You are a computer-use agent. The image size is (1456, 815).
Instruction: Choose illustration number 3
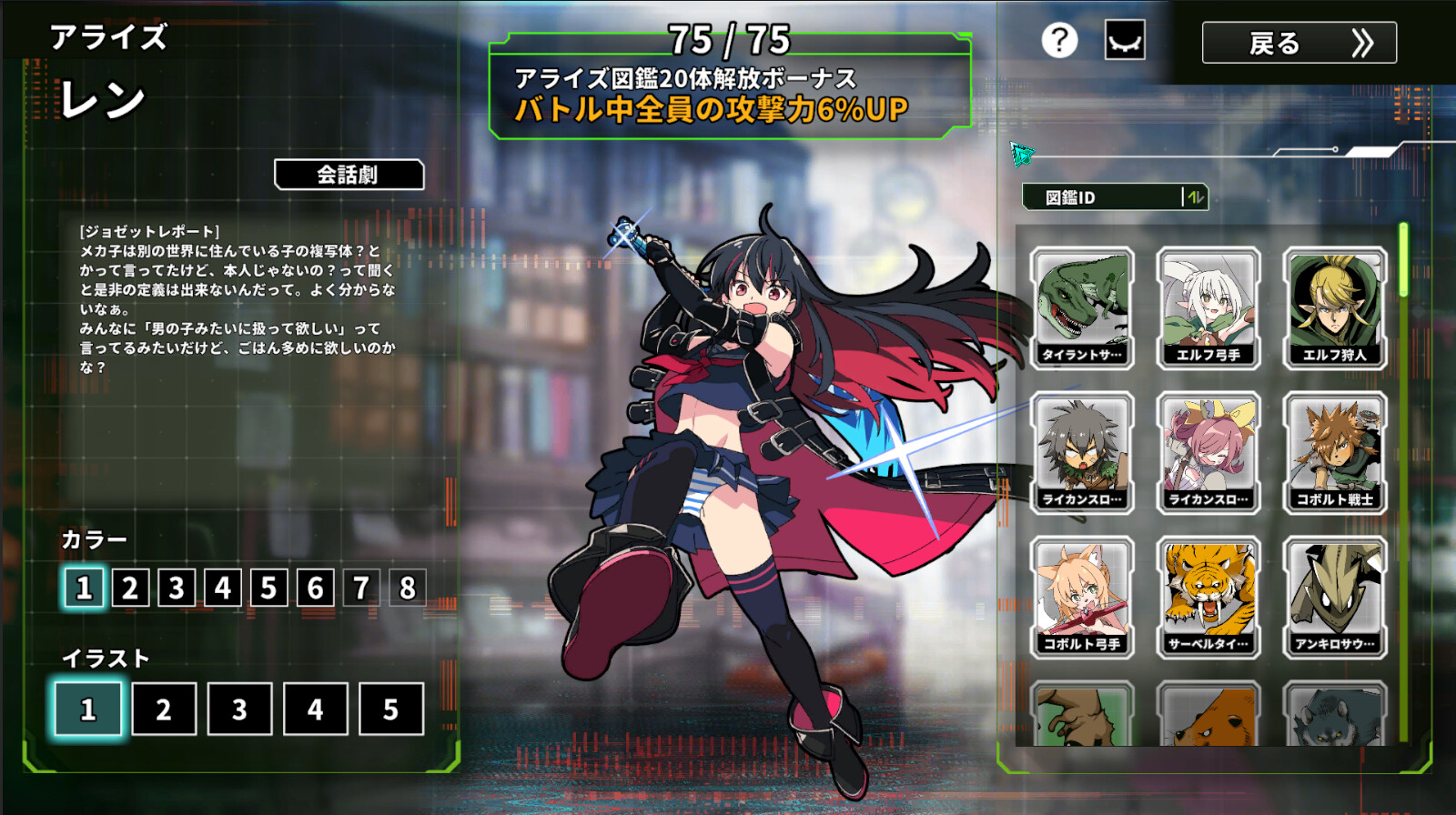coord(239,709)
